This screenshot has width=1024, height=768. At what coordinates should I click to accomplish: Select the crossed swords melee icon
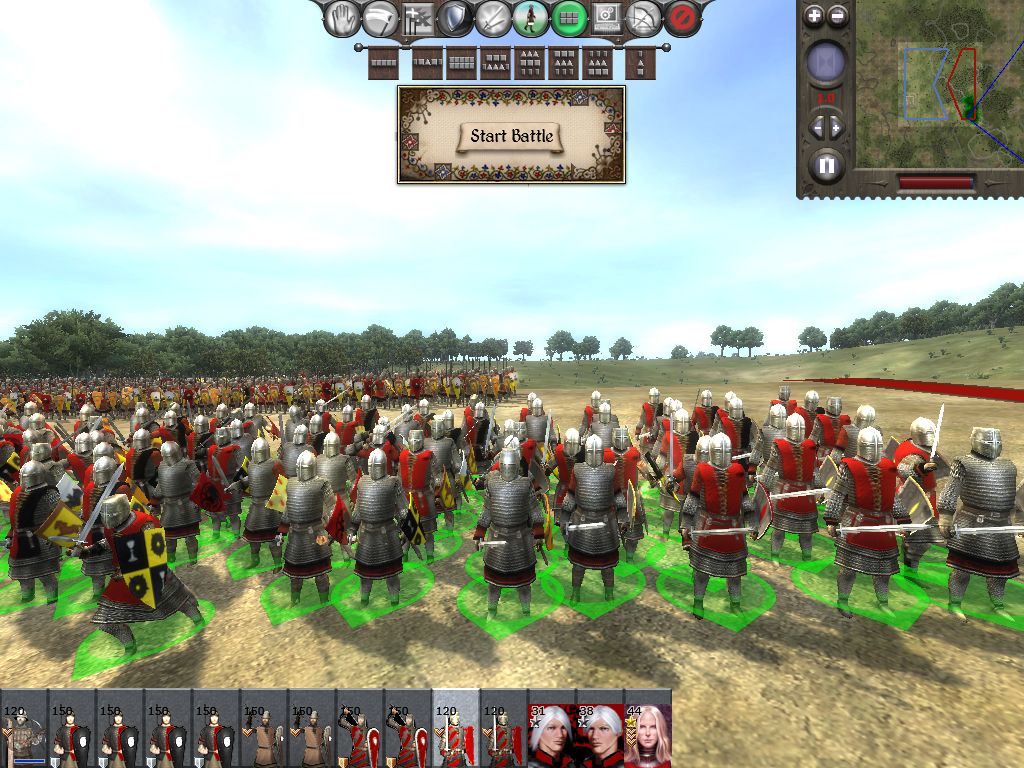point(493,17)
